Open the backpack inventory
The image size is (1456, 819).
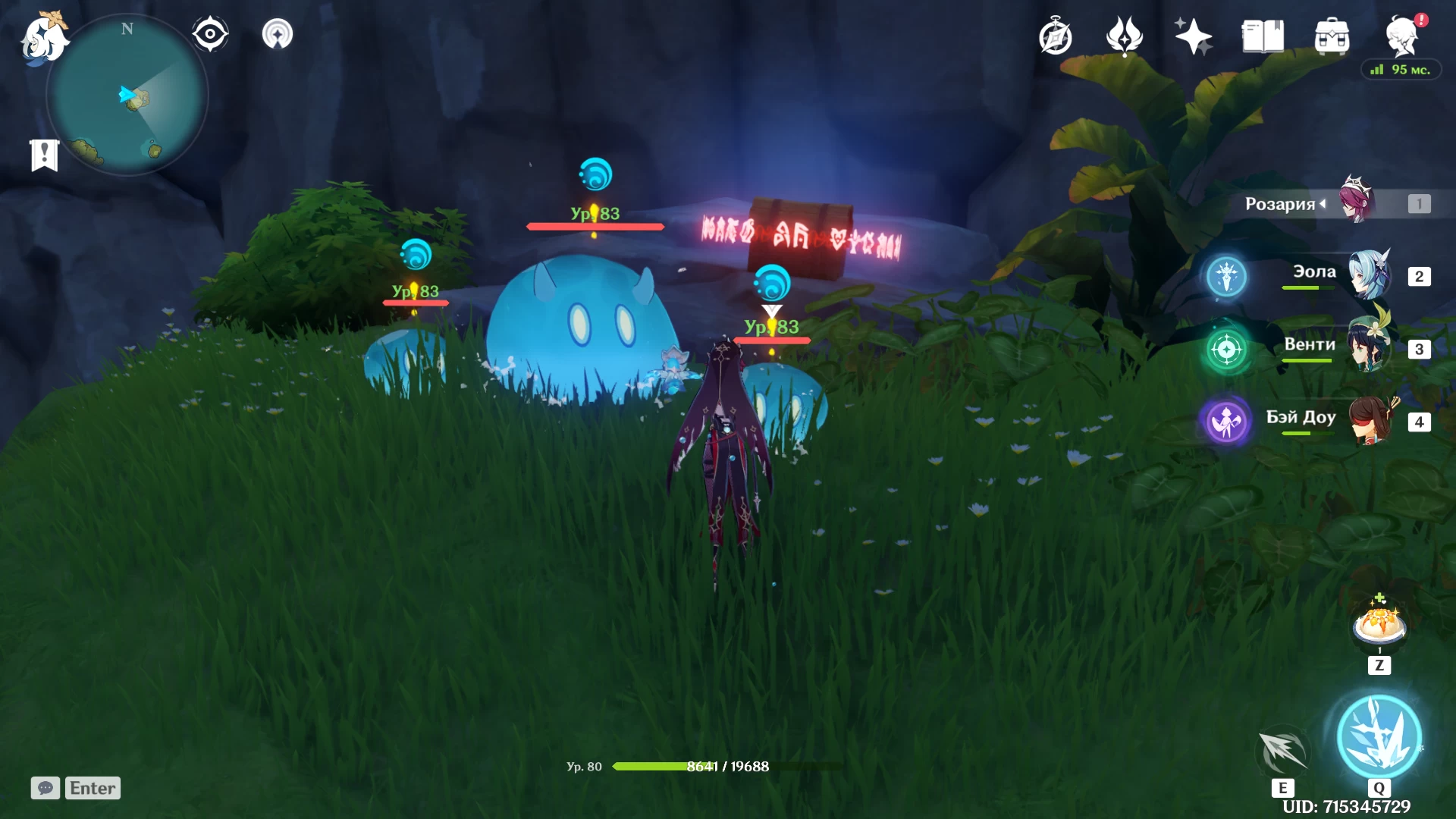click(1332, 36)
